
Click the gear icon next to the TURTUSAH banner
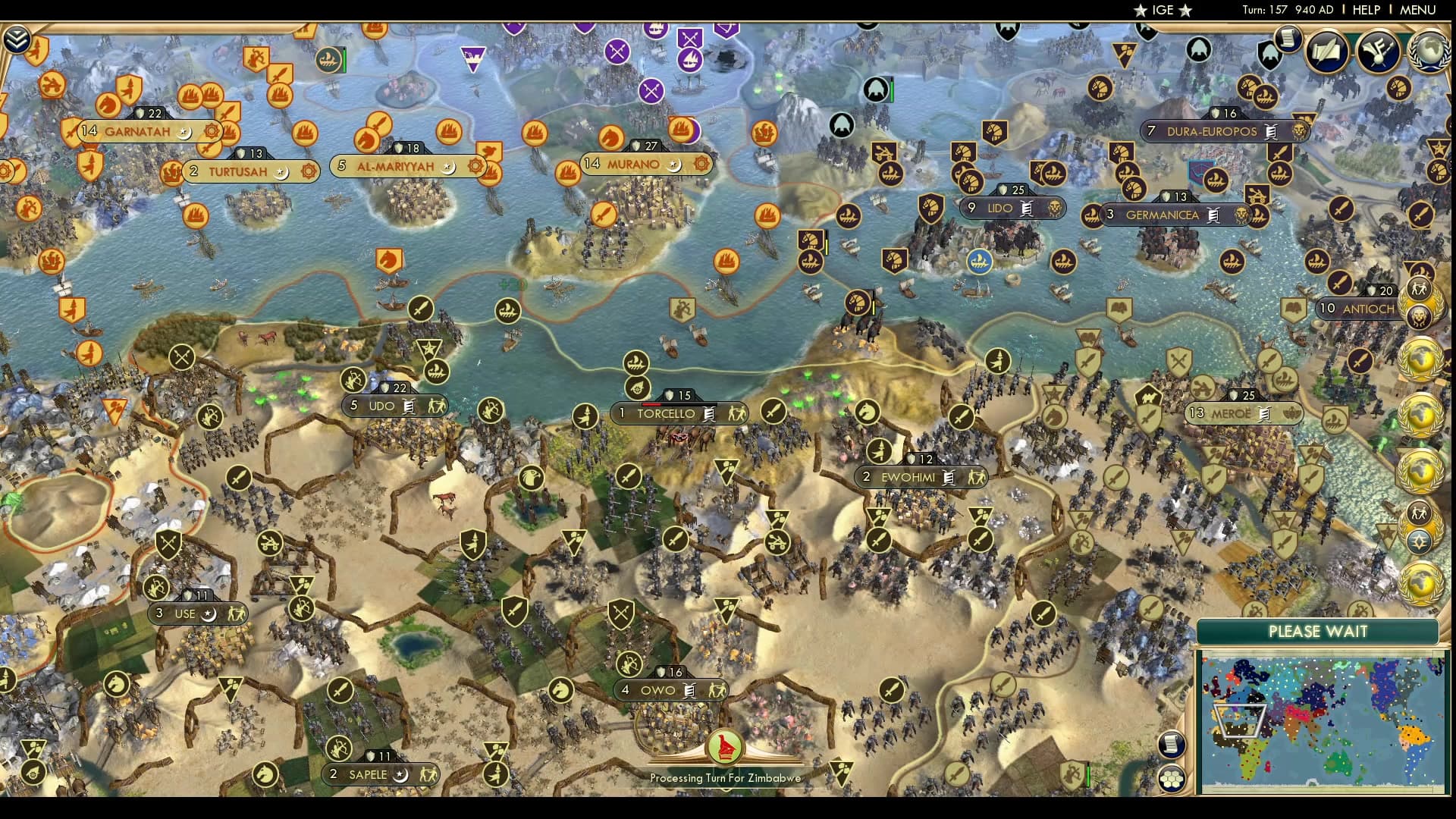308,172
